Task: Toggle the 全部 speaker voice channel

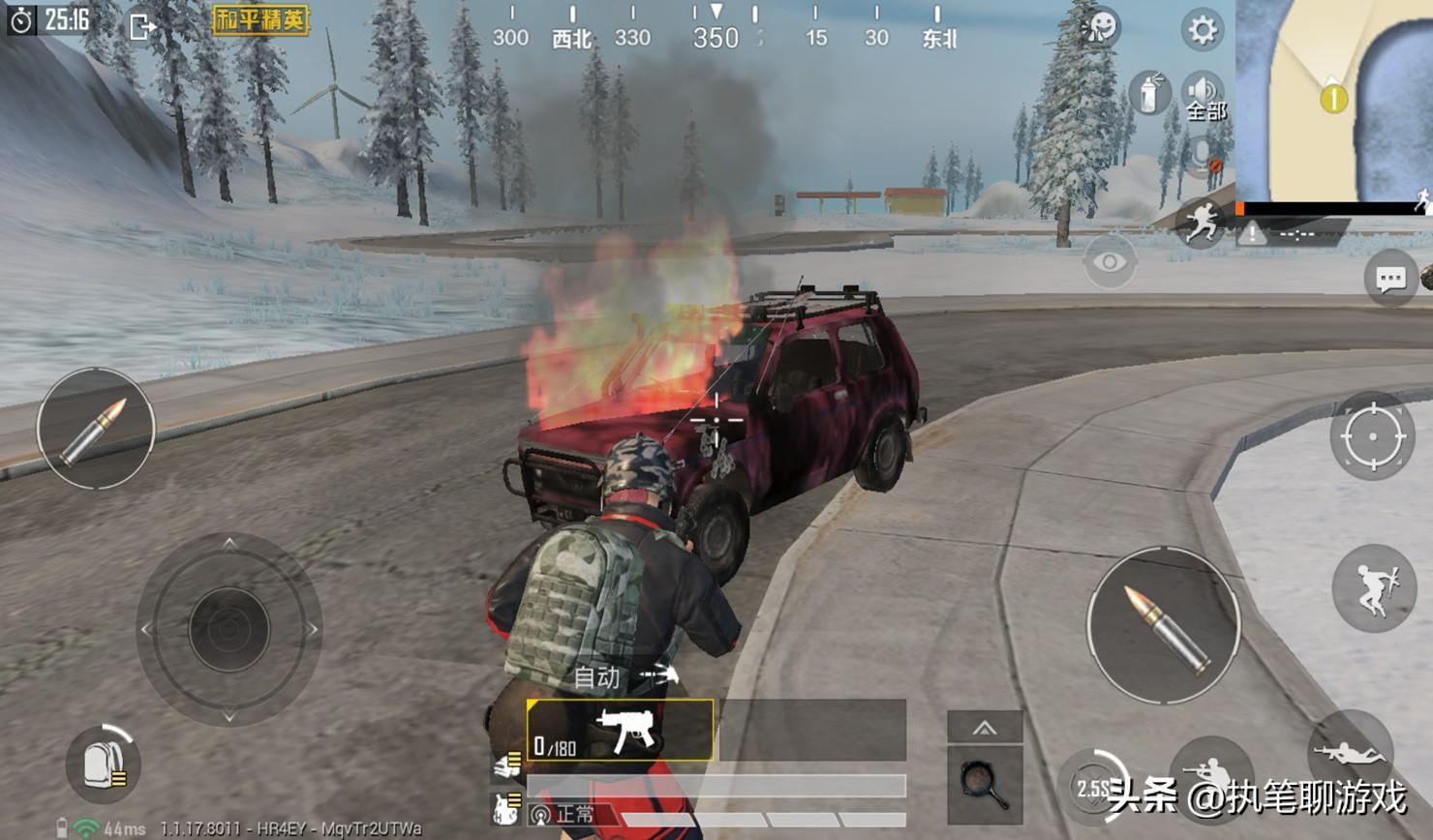Action: tap(1204, 97)
